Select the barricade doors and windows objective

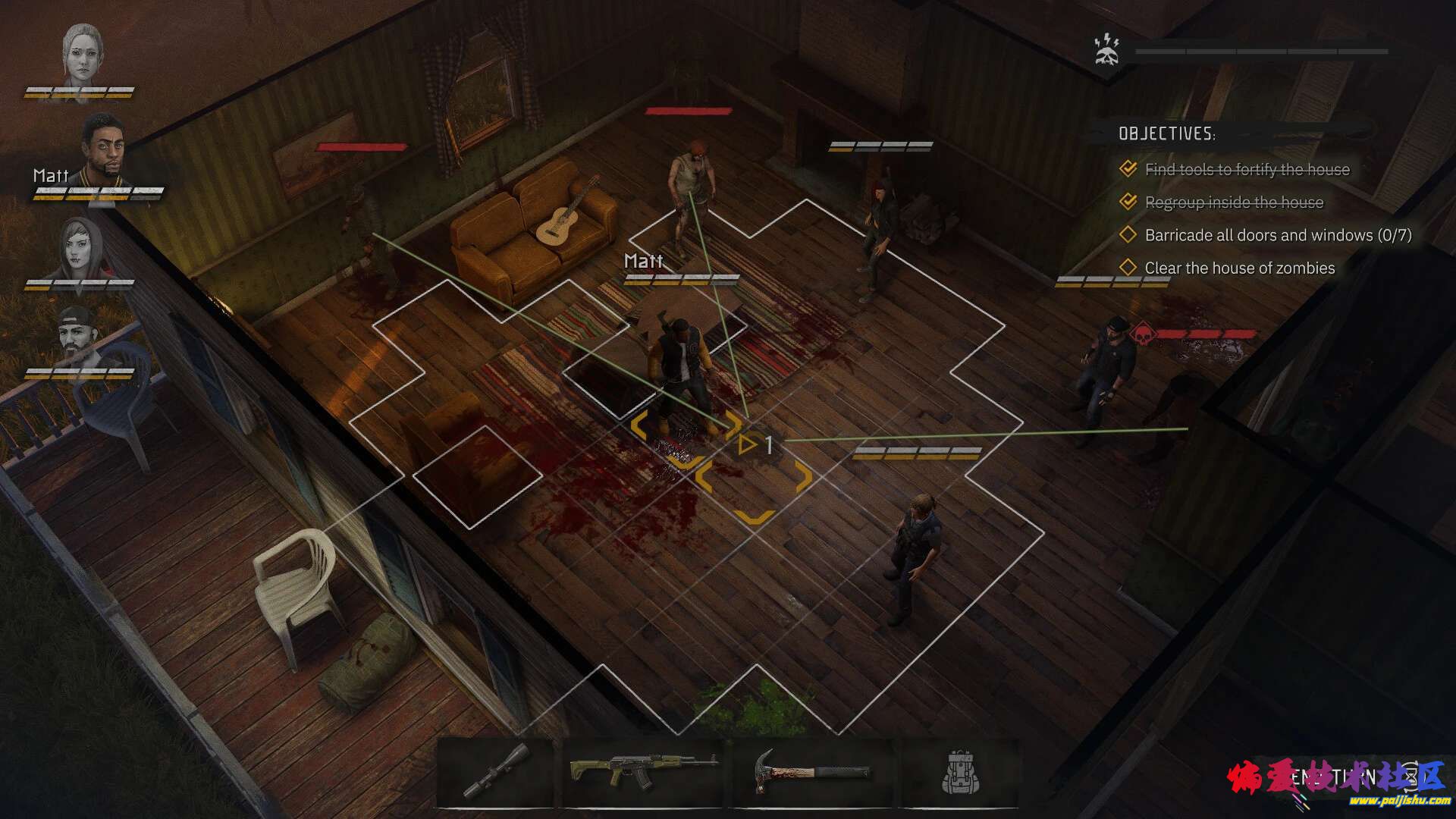(x=1277, y=235)
